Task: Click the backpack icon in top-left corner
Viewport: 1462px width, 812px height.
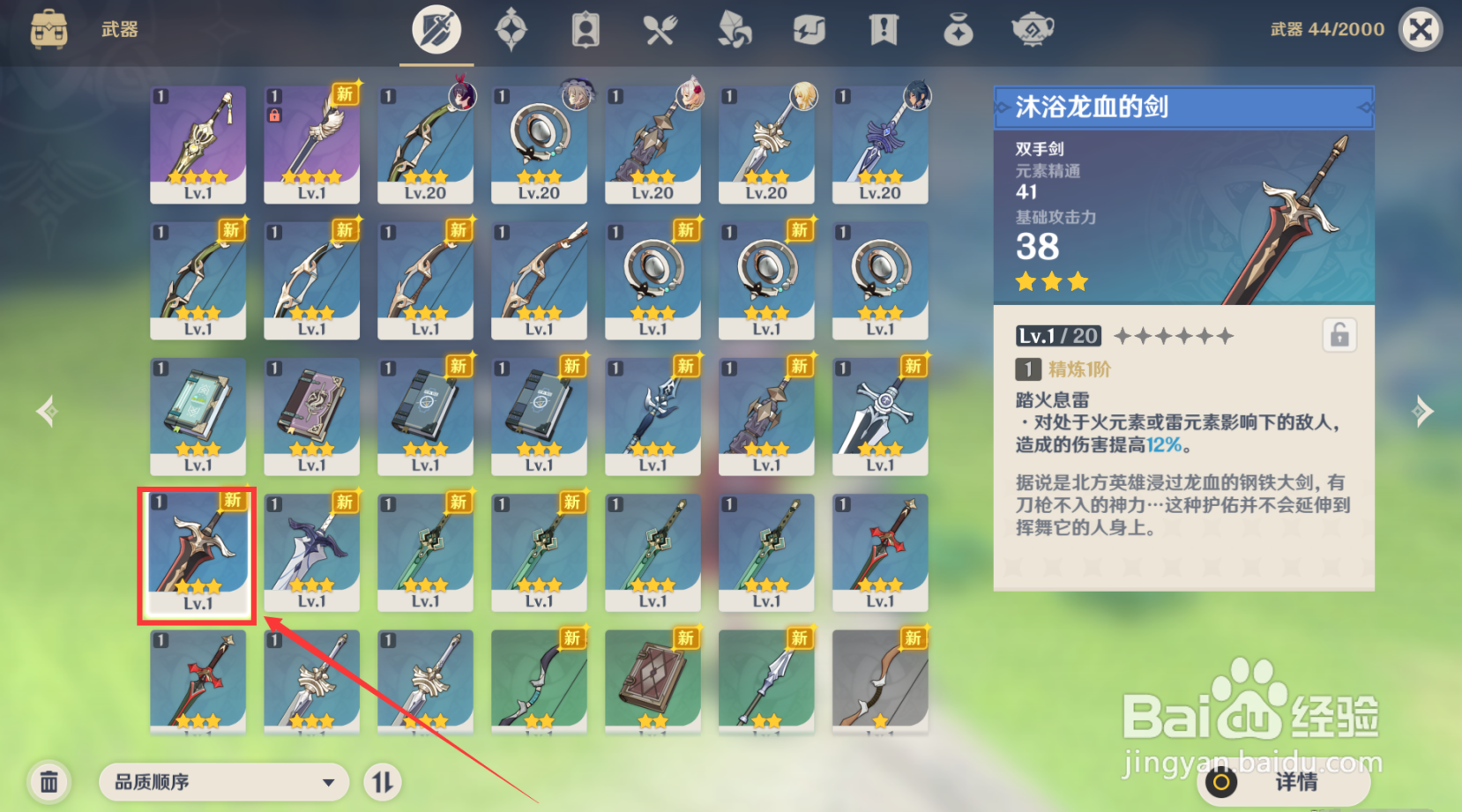Action: [48, 28]
